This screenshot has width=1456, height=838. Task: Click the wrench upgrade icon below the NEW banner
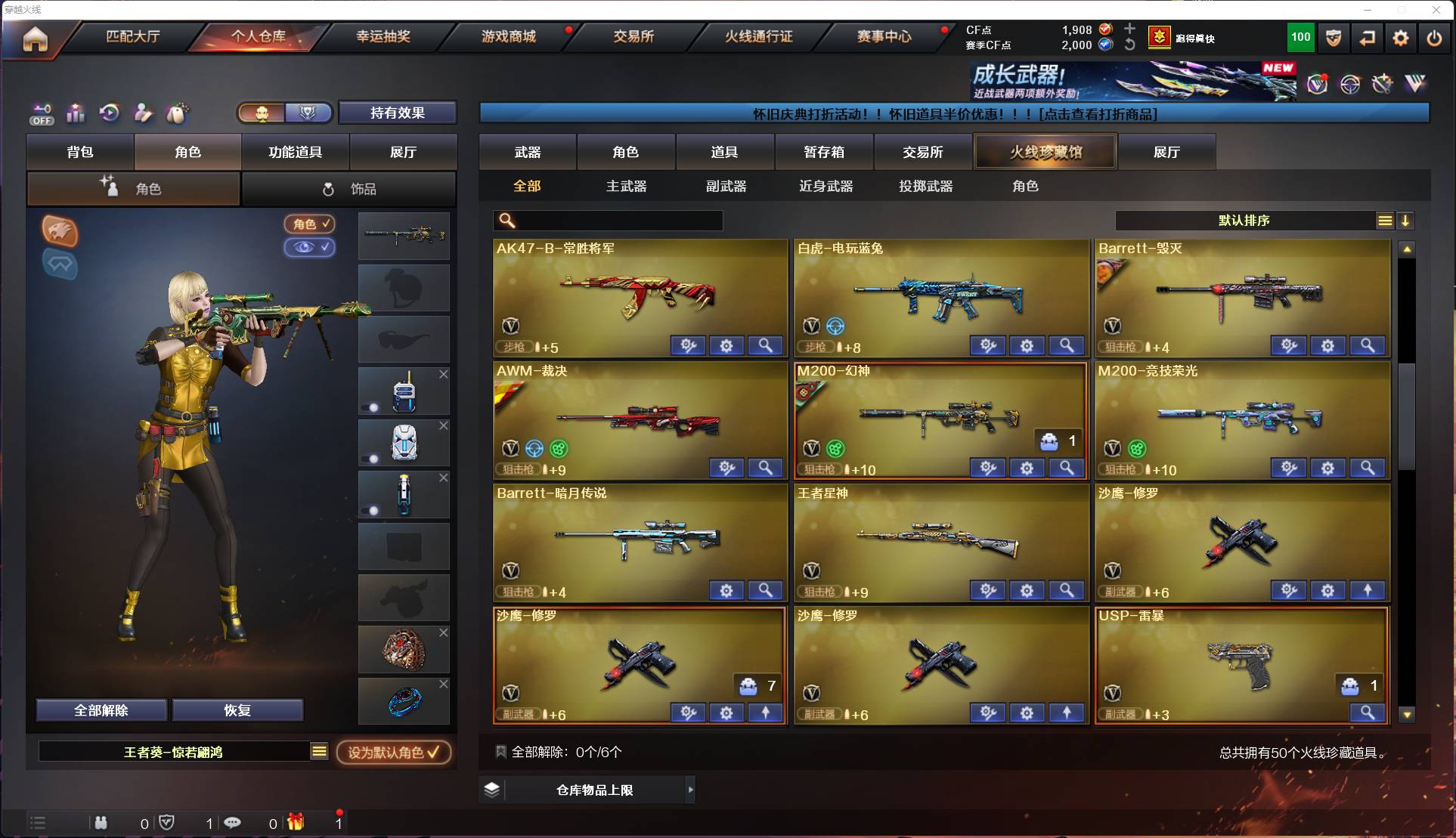click(1381, 85)
